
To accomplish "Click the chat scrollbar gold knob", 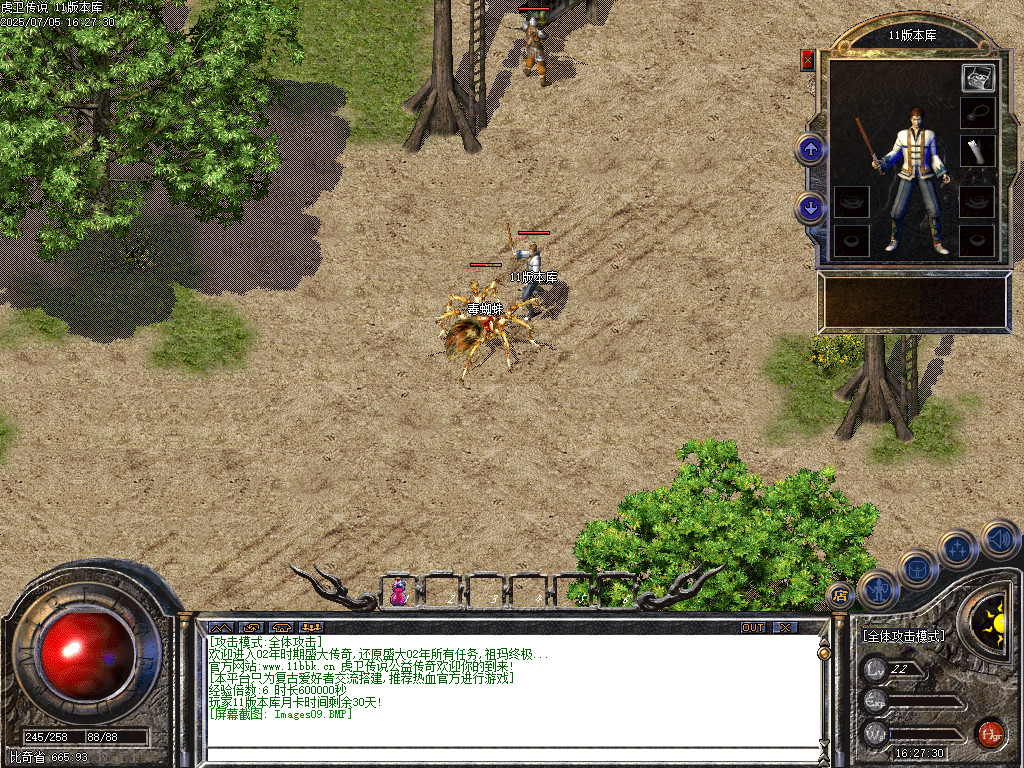I will [x=824, y=653].
